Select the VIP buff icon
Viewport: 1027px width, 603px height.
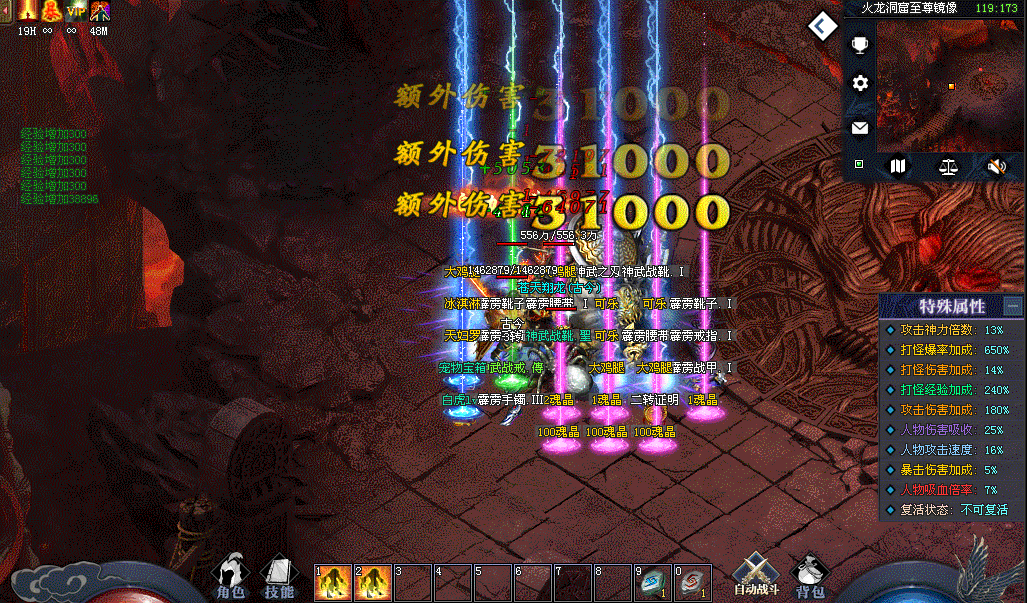pos(75,11)
